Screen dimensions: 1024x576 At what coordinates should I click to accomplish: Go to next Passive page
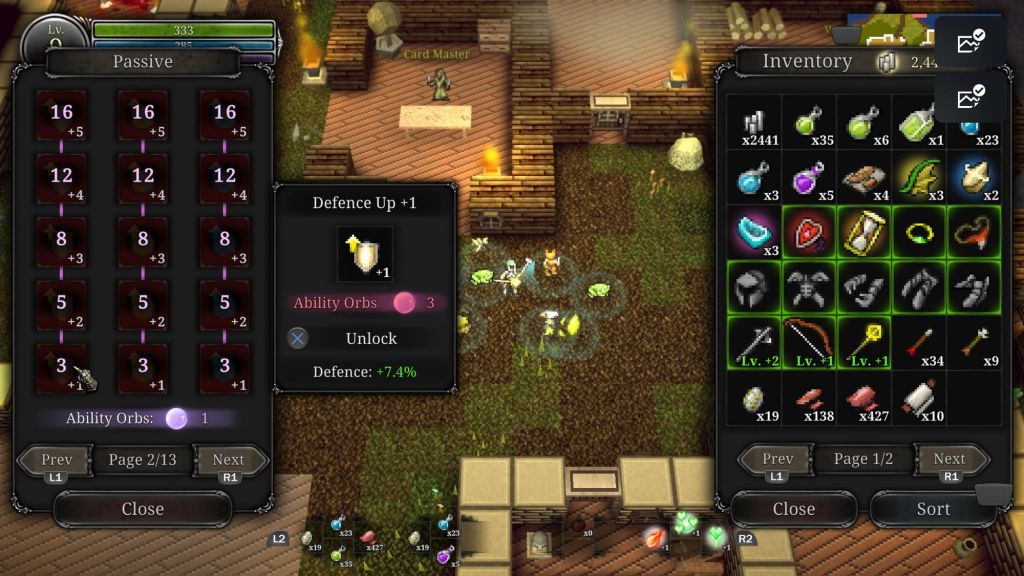point(229,461)
